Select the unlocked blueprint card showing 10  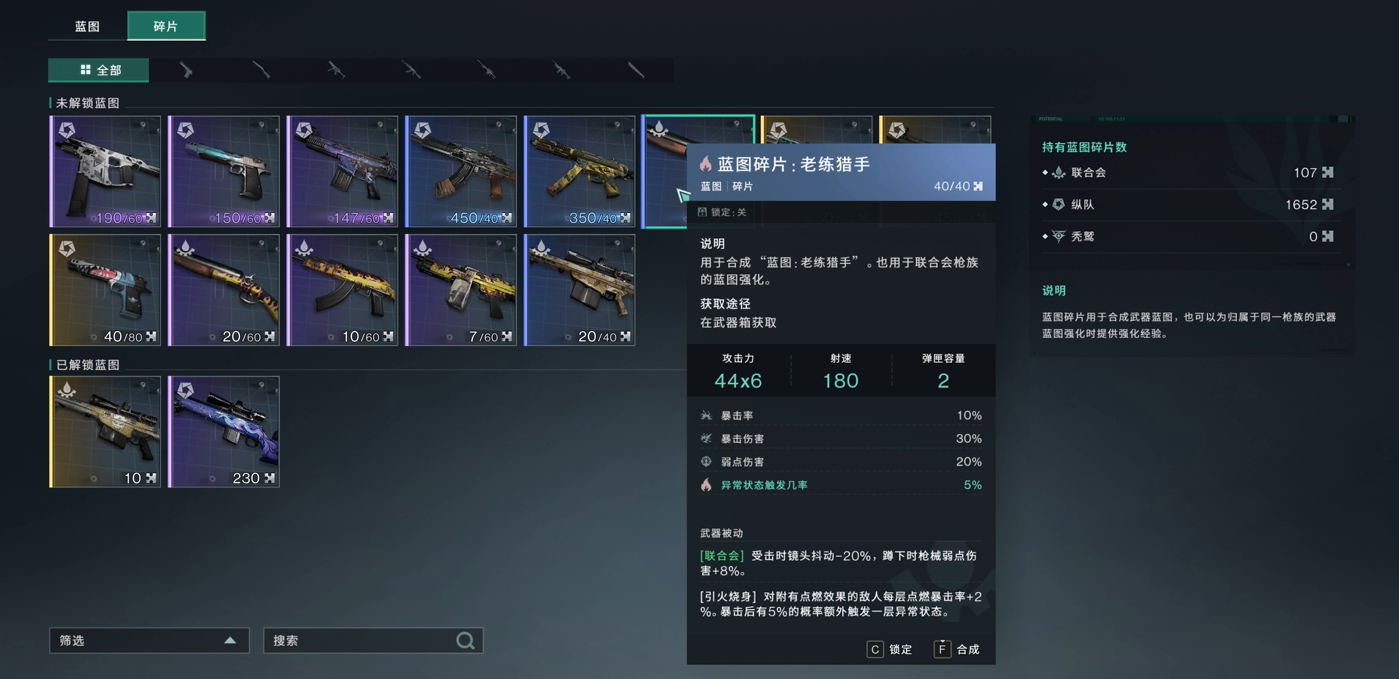pos(105,432)
